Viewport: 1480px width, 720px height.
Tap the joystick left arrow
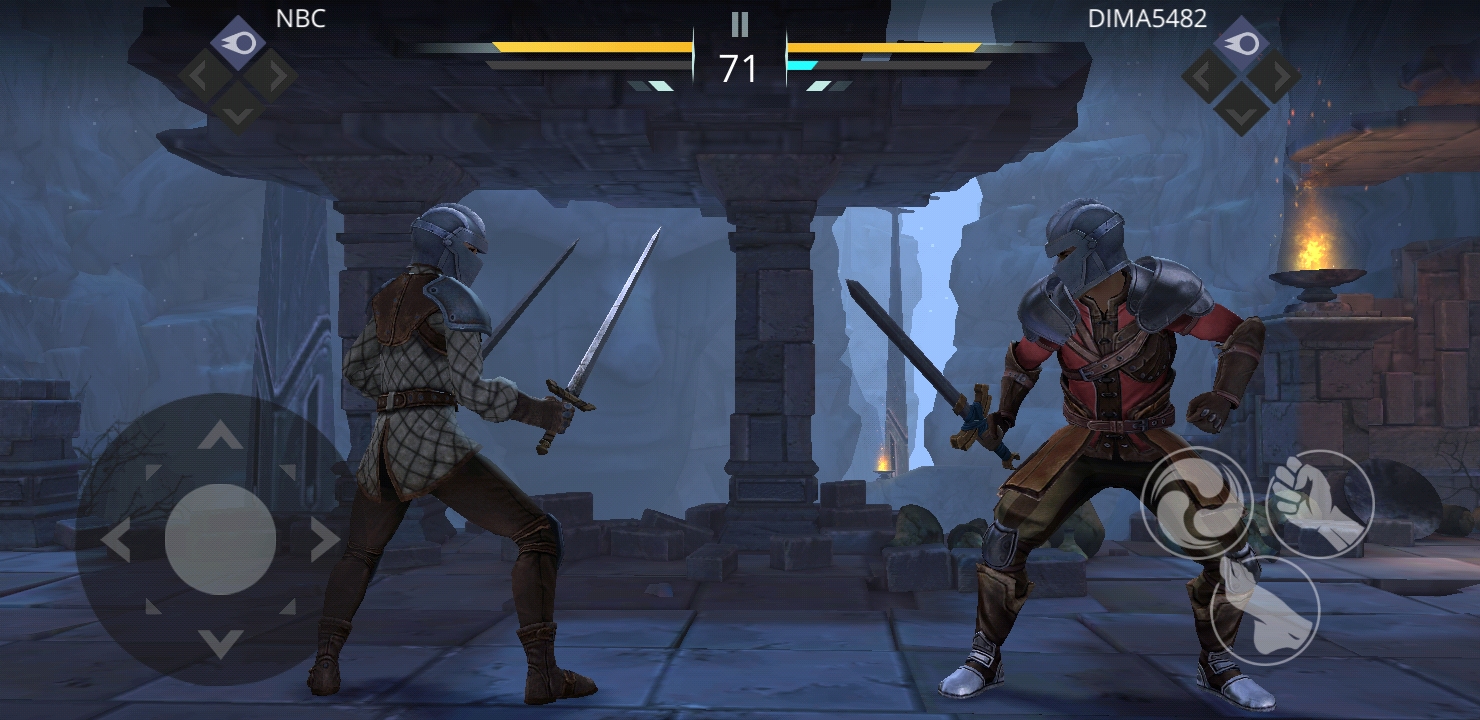coord(116,540)
